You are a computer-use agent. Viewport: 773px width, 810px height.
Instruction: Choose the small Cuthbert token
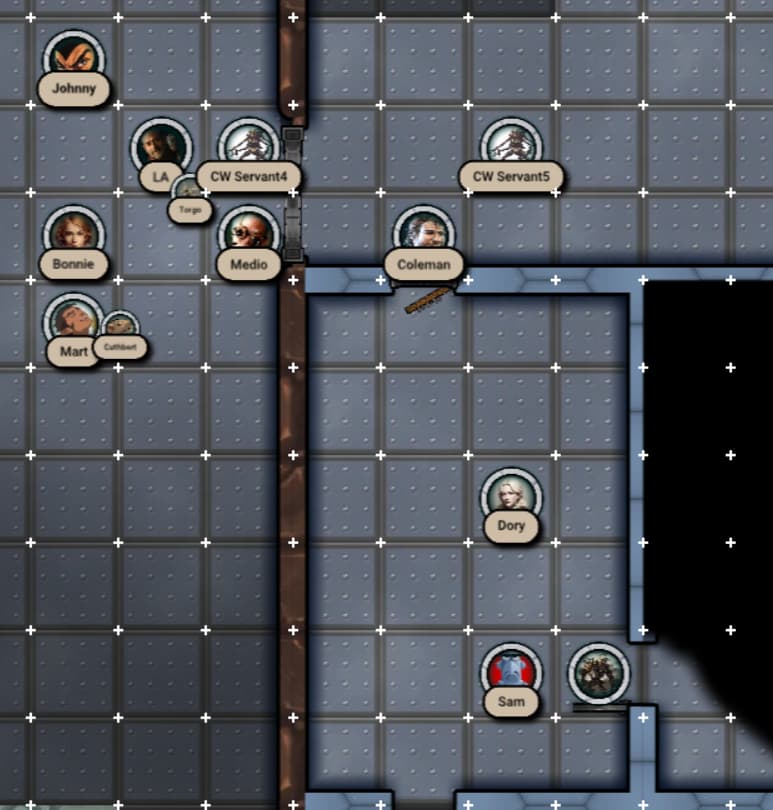click(x=120, y=326)
